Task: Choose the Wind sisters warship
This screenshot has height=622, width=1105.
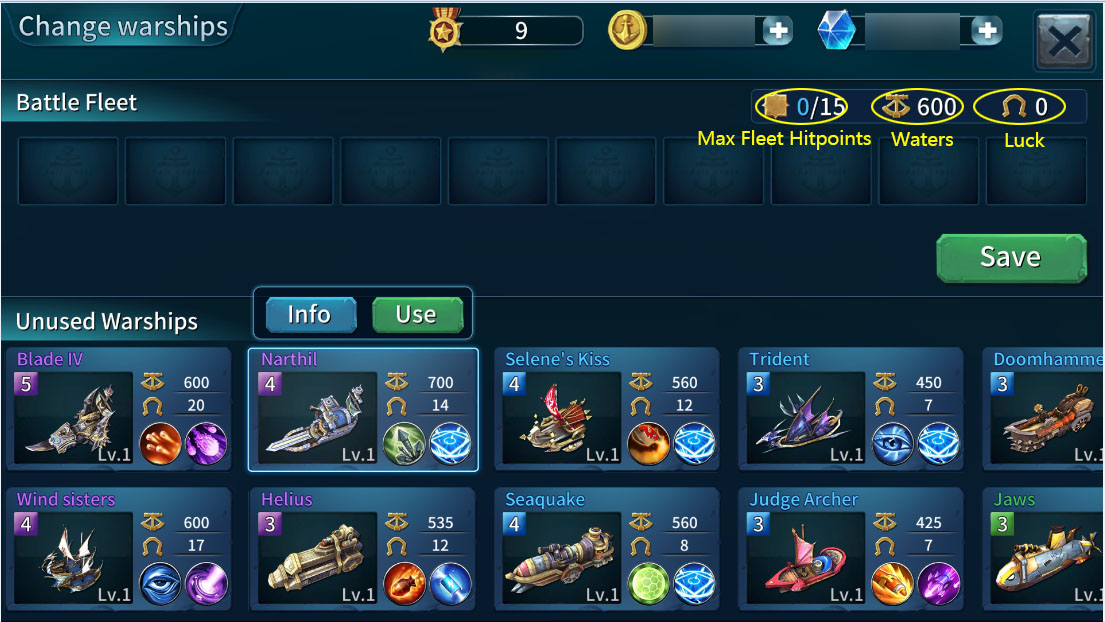Action: pos(118,550)
